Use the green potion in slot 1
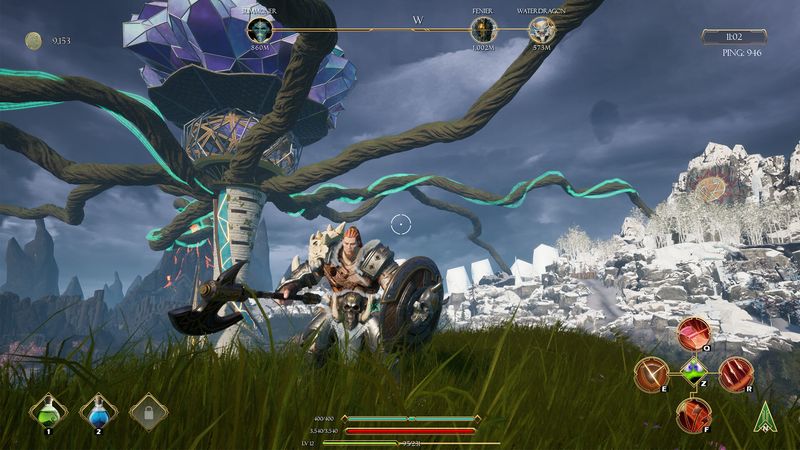The height and width of the screenshot is (450, 800). pyautogui.click(x=47, y=409)
